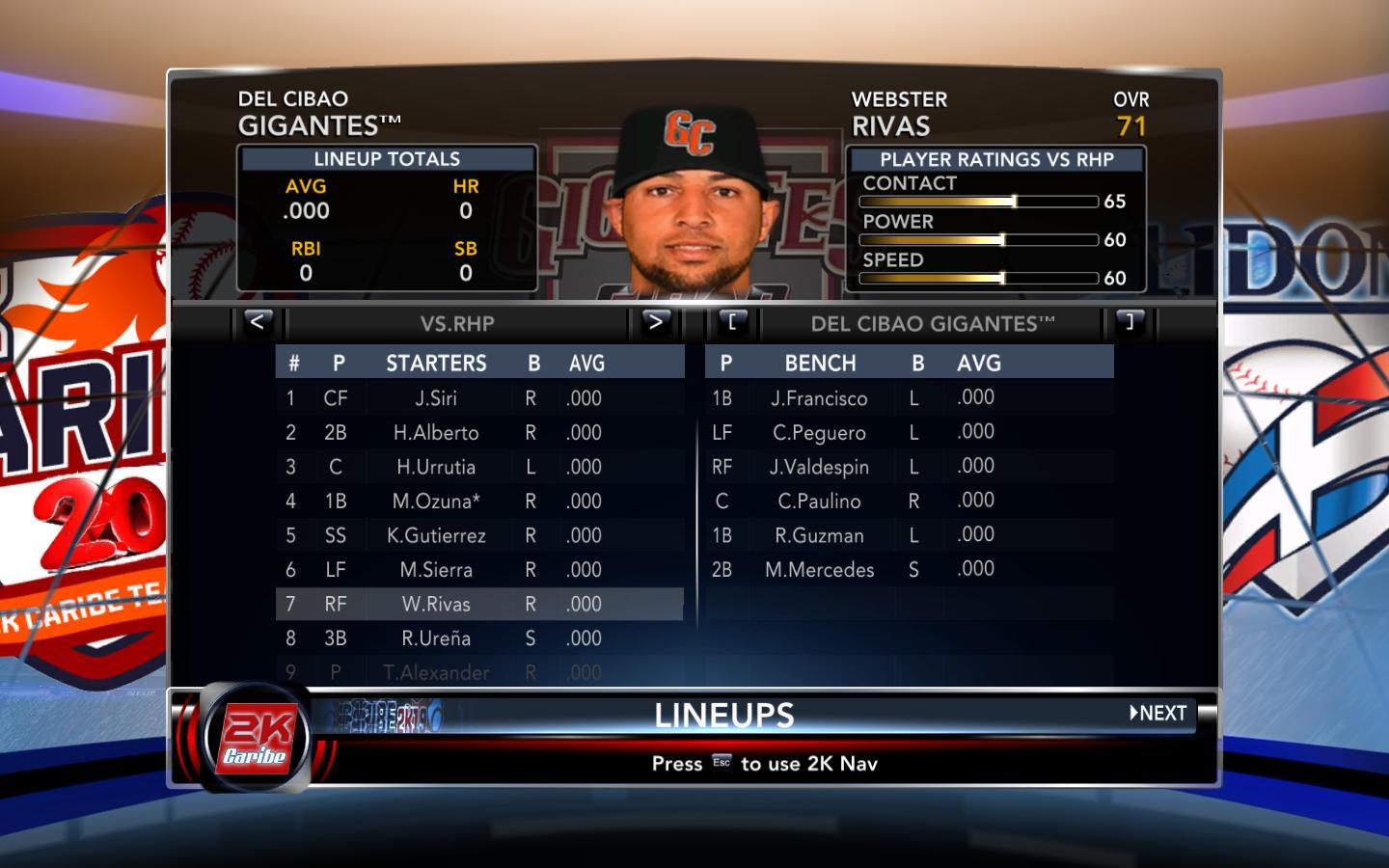Choose bench catcher C.Paulino
1389x868 pixels.
coord(819,502)
